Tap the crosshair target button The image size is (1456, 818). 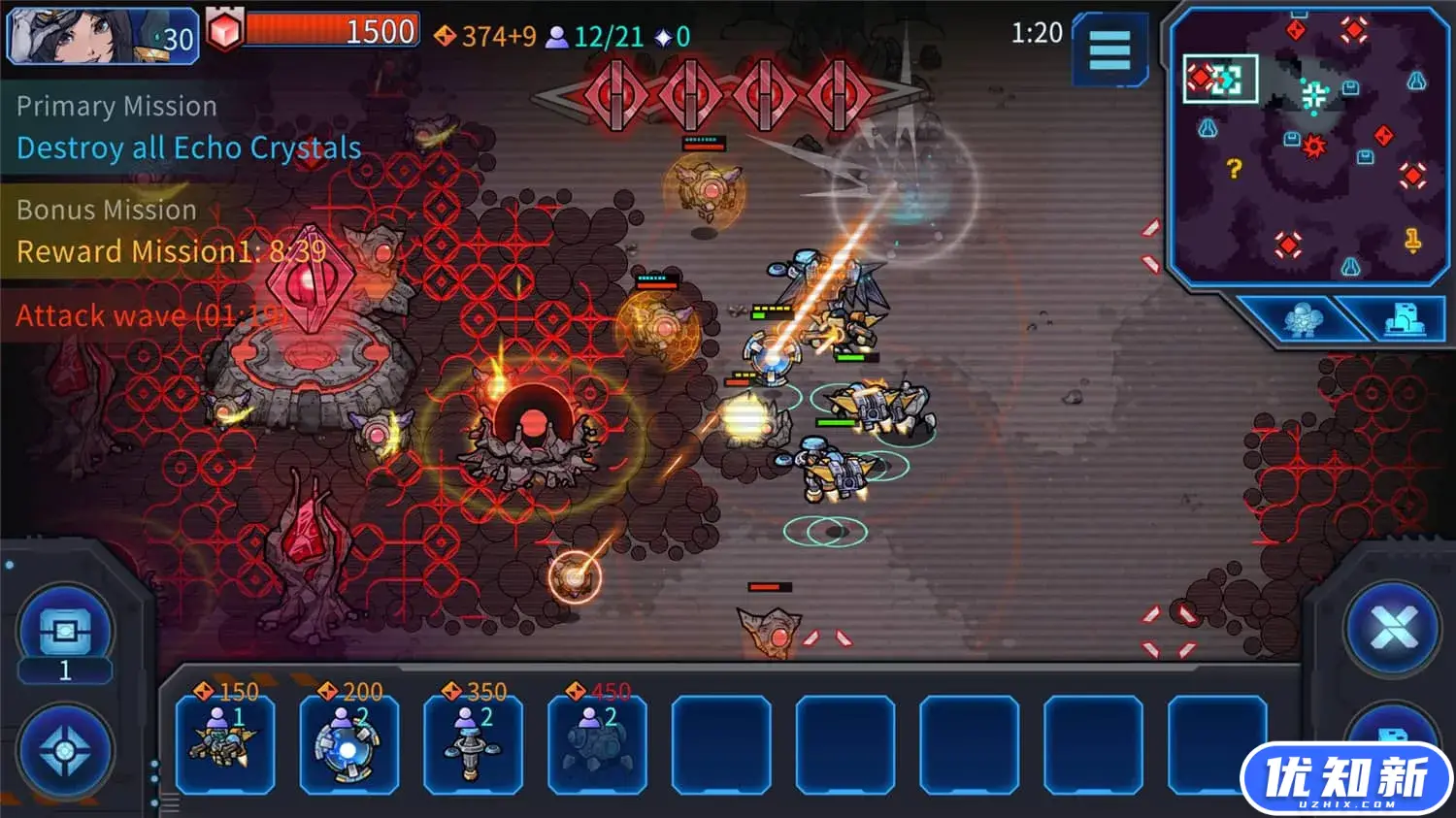tap(65, 752)
